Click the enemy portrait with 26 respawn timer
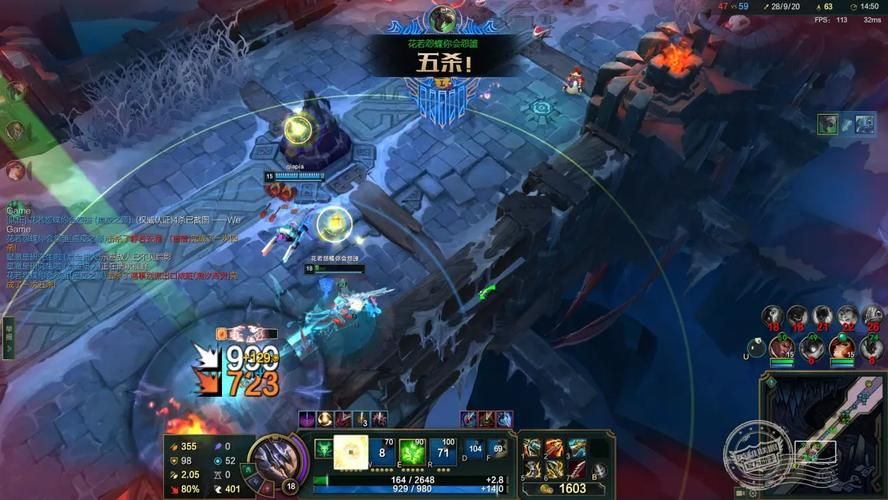Screen dimensions: 888x500 (873, 317)
